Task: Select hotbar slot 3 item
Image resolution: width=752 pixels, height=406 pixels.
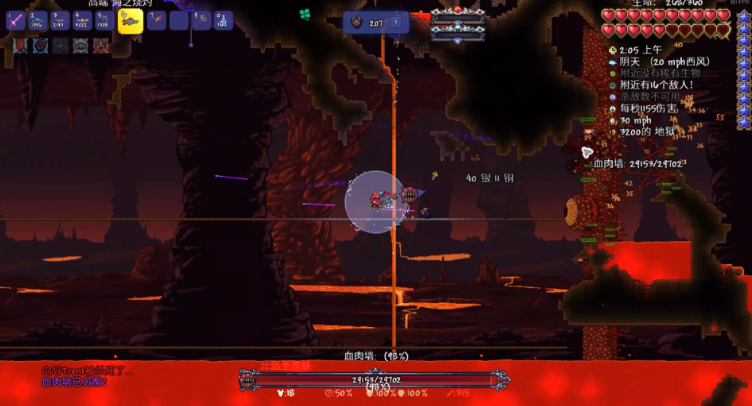Action: [60, 20]
